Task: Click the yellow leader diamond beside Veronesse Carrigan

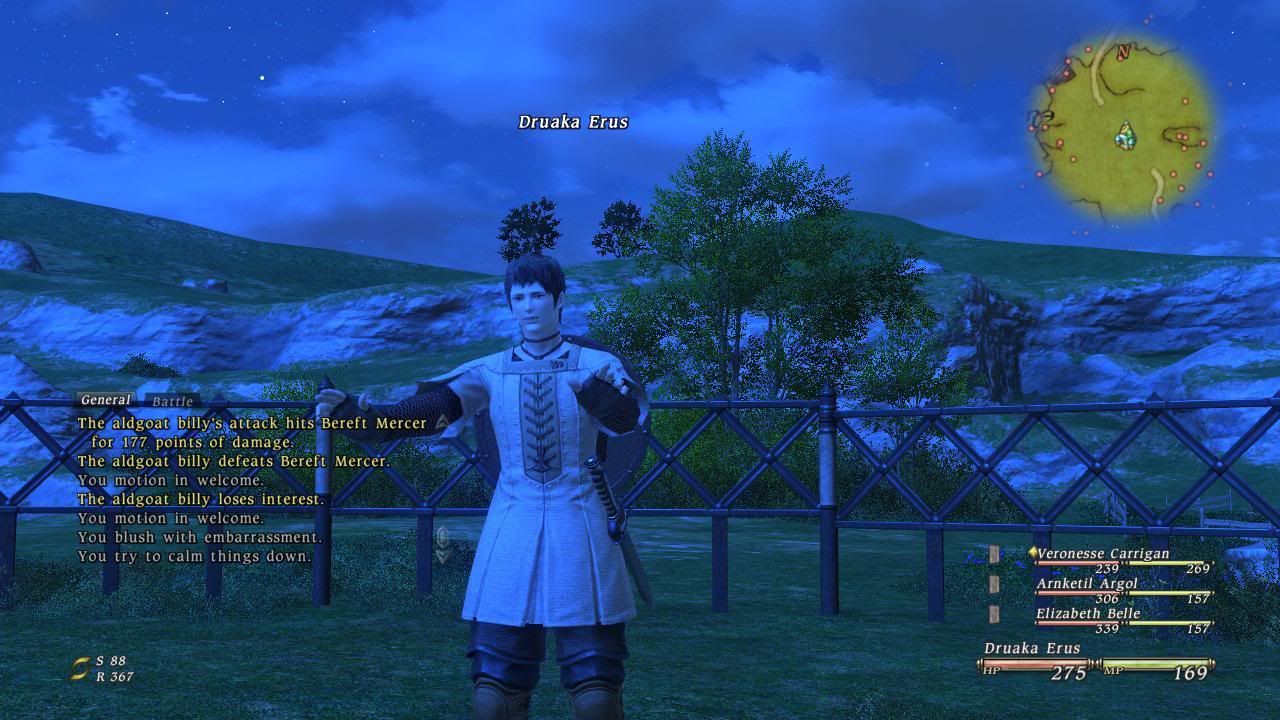Action: pos(1033,552)
